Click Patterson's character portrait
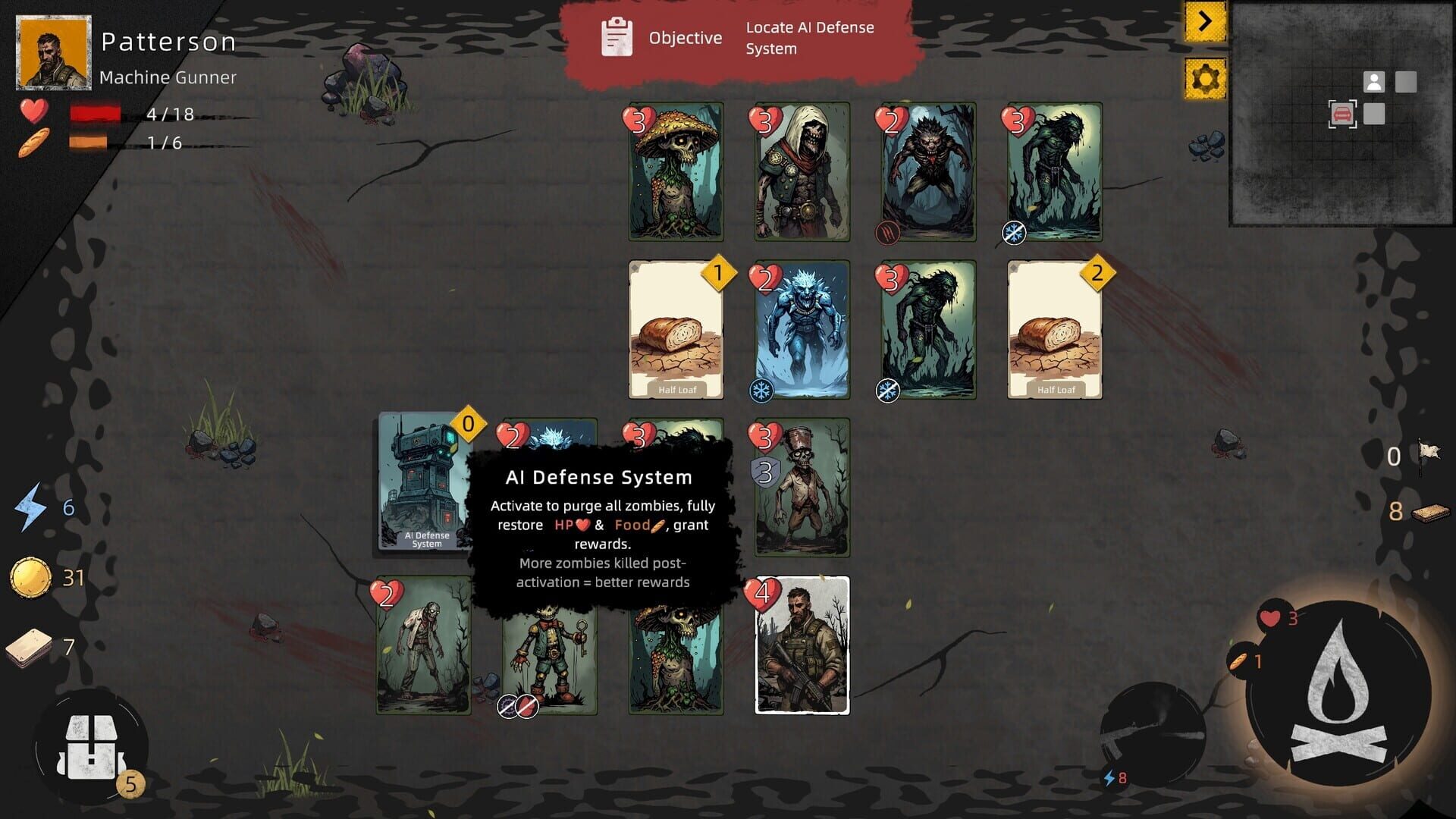The image size is (1456, 819). (52, 52)
